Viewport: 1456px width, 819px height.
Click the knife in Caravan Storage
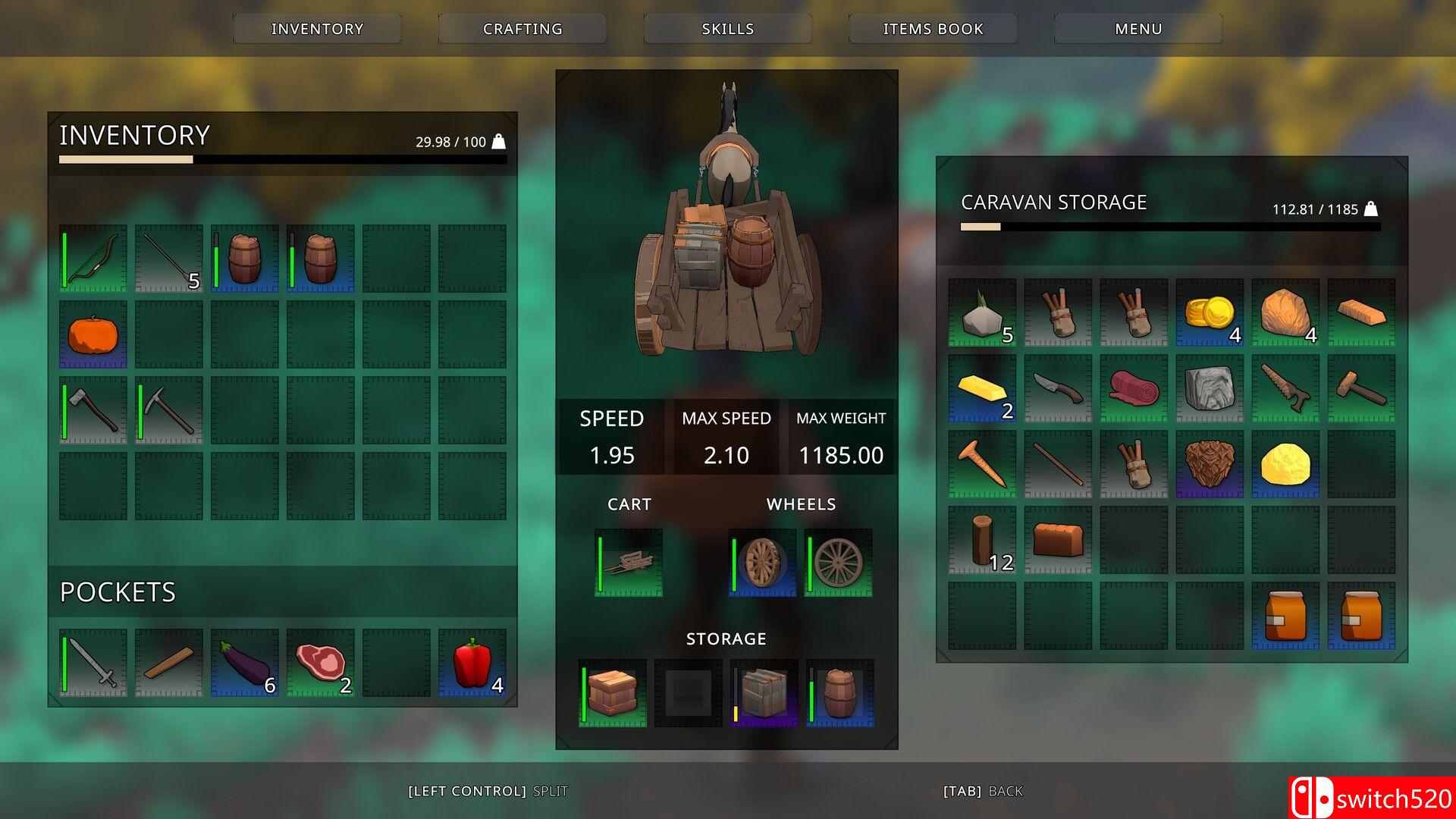pyautogui.click(x=1057, y=391)
